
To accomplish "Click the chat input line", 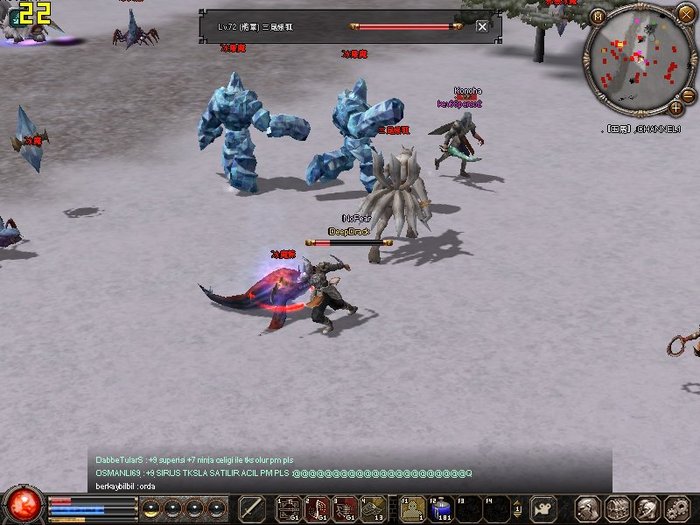I will (x=350, y=486).
